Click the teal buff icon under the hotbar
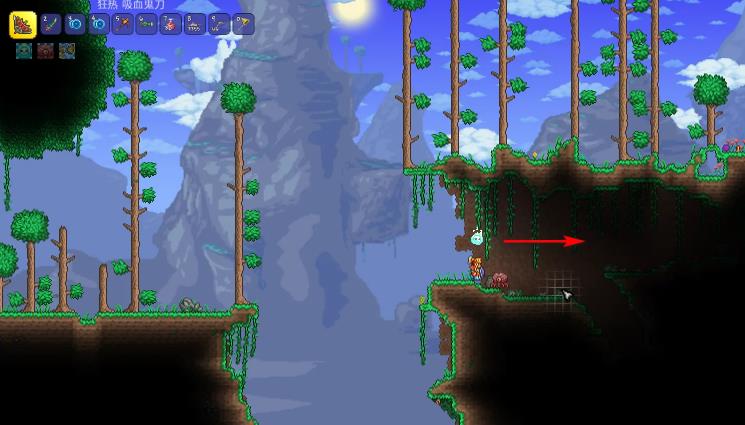 pyautogui.click(x=23, y=51)
